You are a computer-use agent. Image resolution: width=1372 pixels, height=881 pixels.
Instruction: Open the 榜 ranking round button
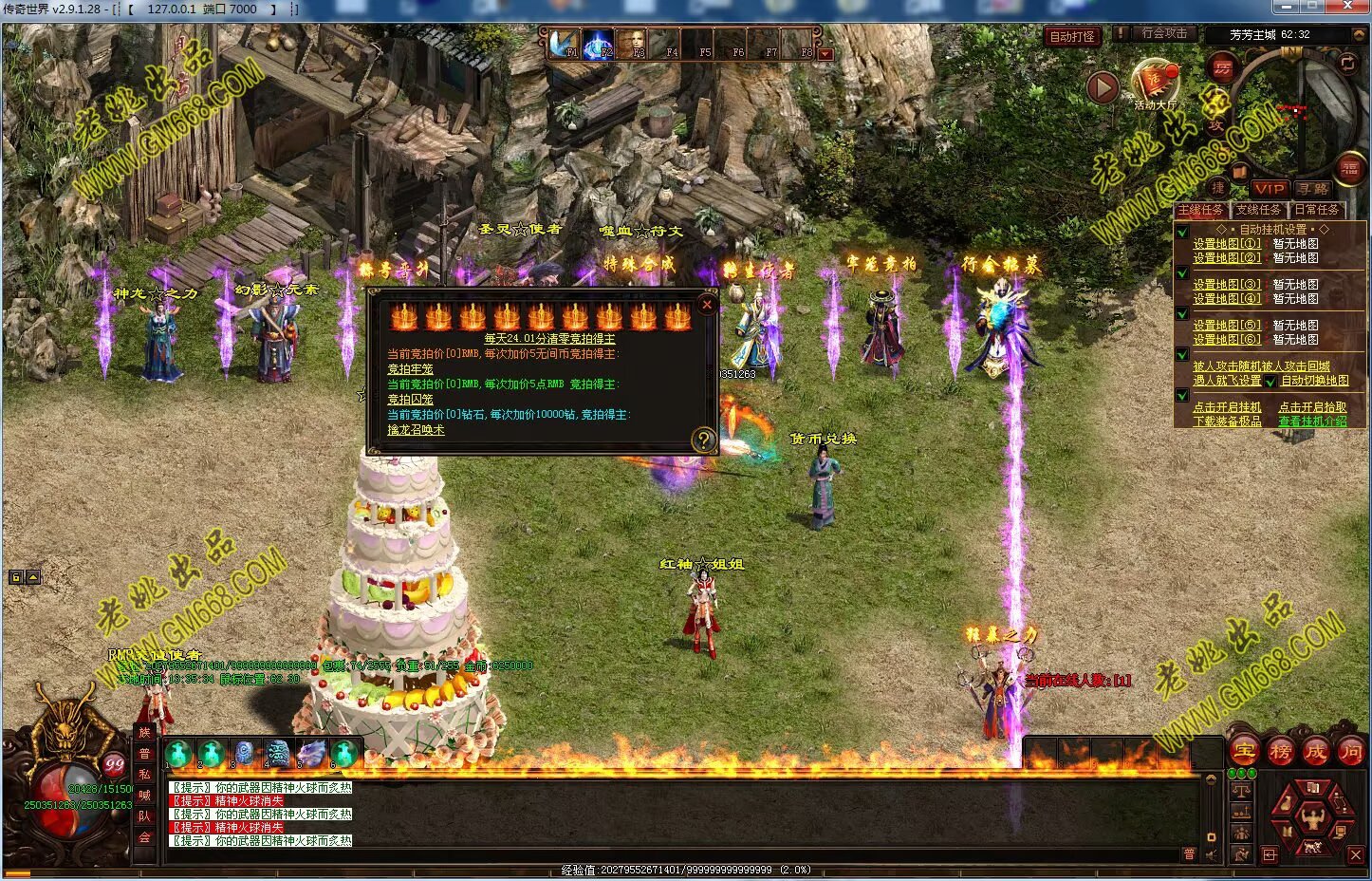point(1280,752)
